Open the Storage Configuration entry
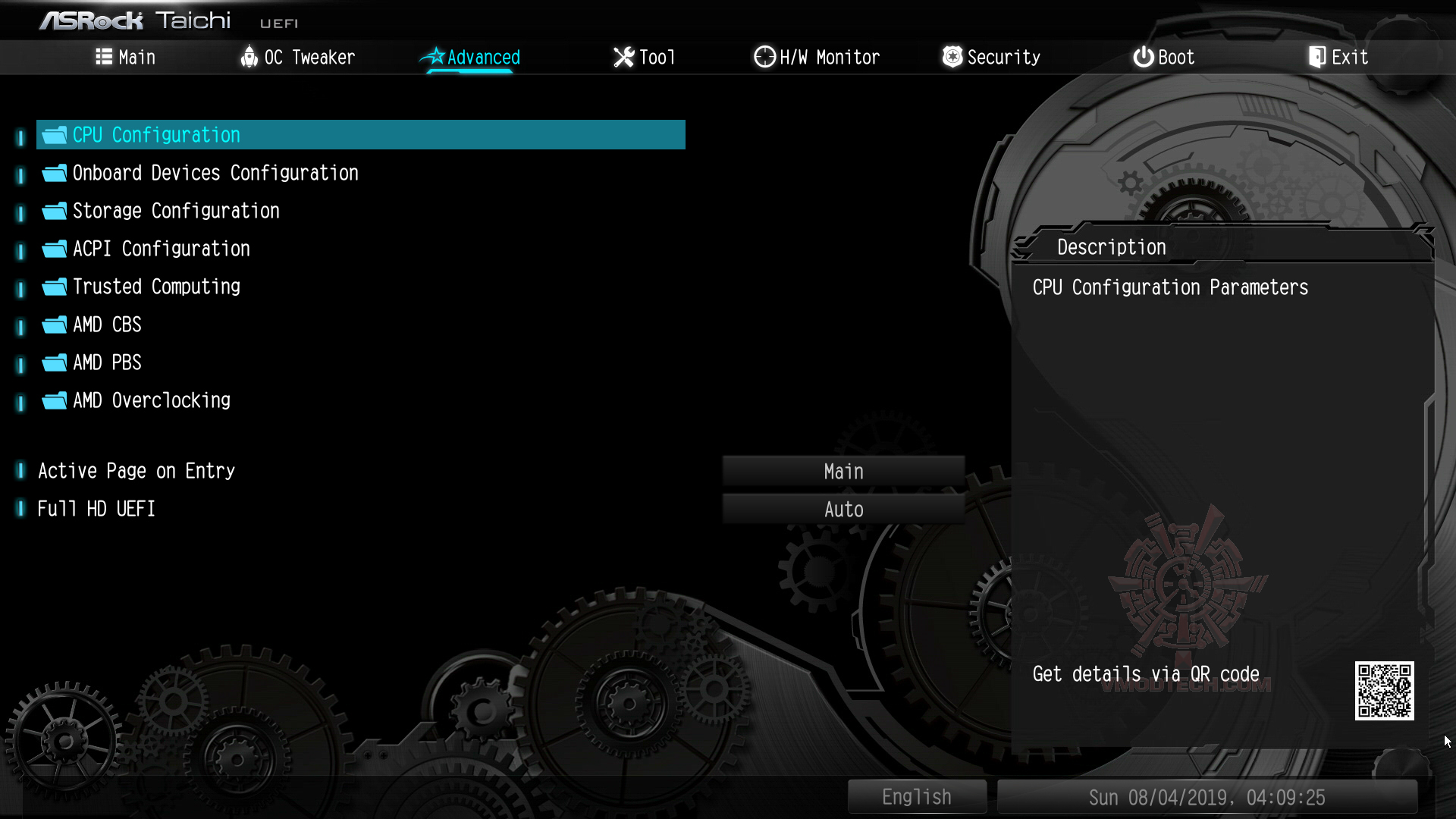Image resolution: width=1456 pixels, height=819 pixels. 176,211
